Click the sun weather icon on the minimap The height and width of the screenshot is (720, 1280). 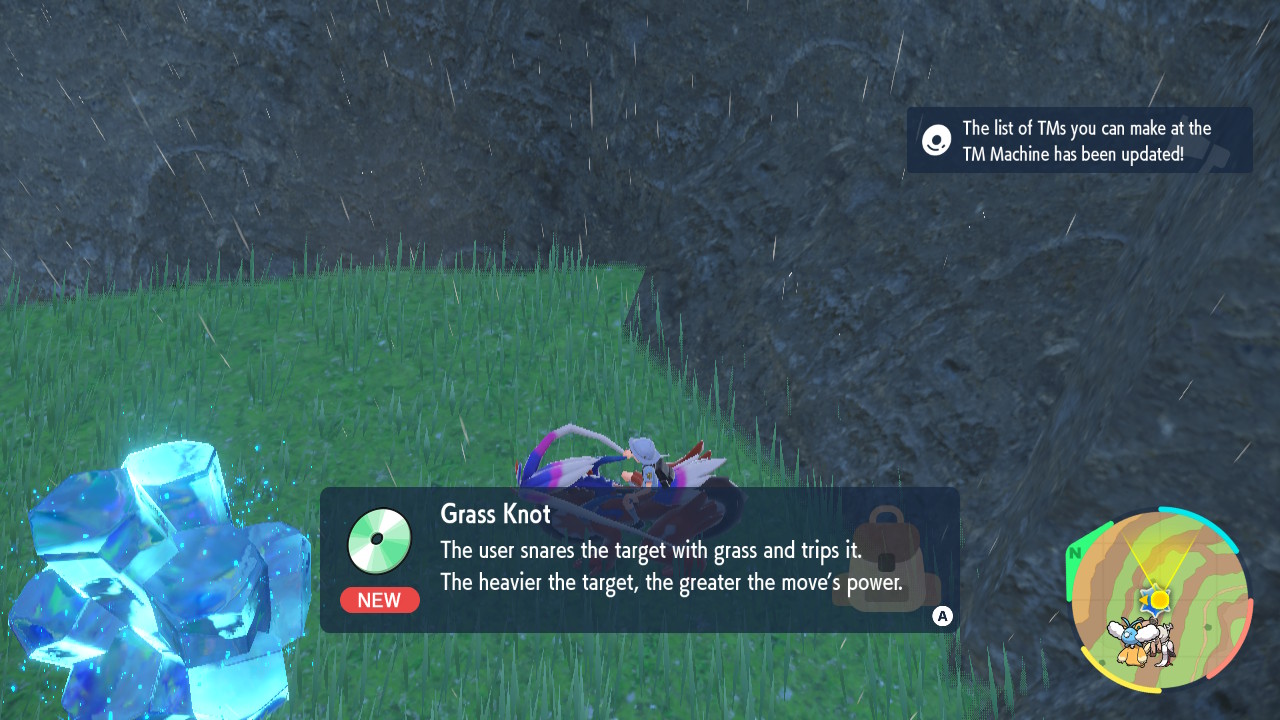1159,599
